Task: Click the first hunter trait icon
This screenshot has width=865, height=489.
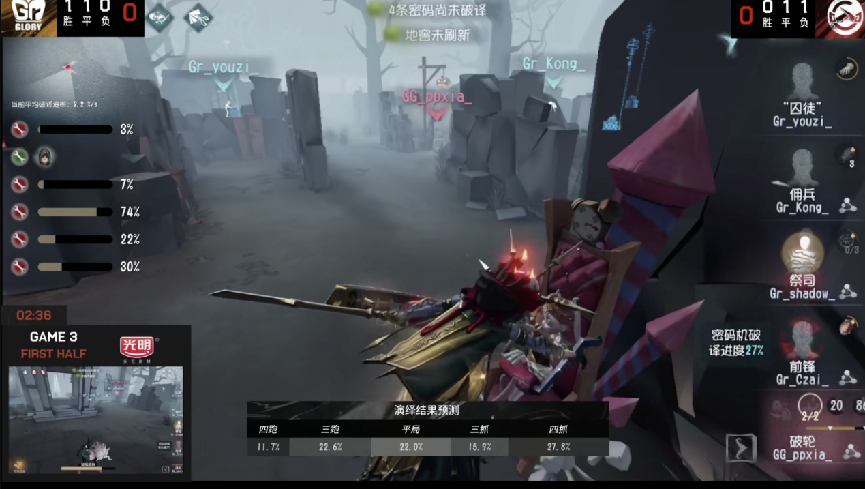Action: tap(160, 17)
